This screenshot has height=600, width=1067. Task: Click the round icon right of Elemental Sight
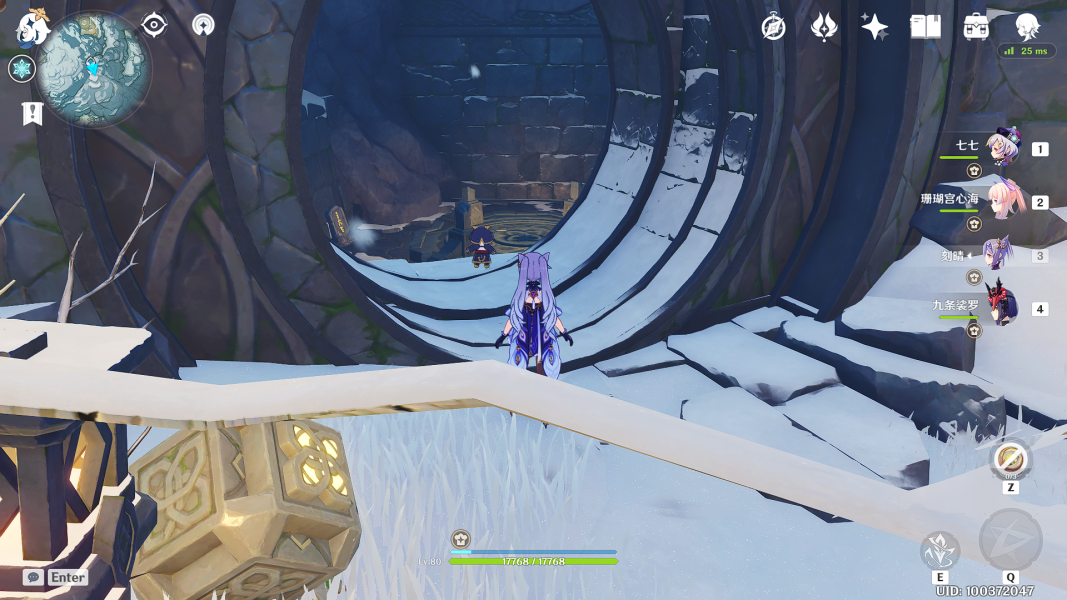point(203,25)
